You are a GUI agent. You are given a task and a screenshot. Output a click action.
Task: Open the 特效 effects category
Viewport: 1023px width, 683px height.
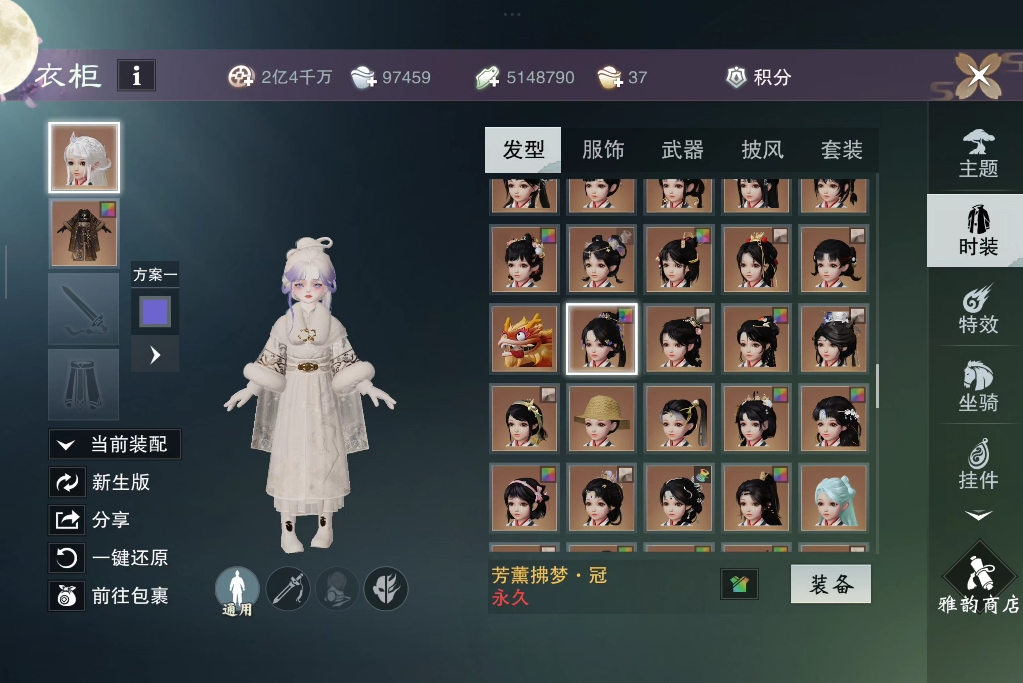tap(978, 308)
